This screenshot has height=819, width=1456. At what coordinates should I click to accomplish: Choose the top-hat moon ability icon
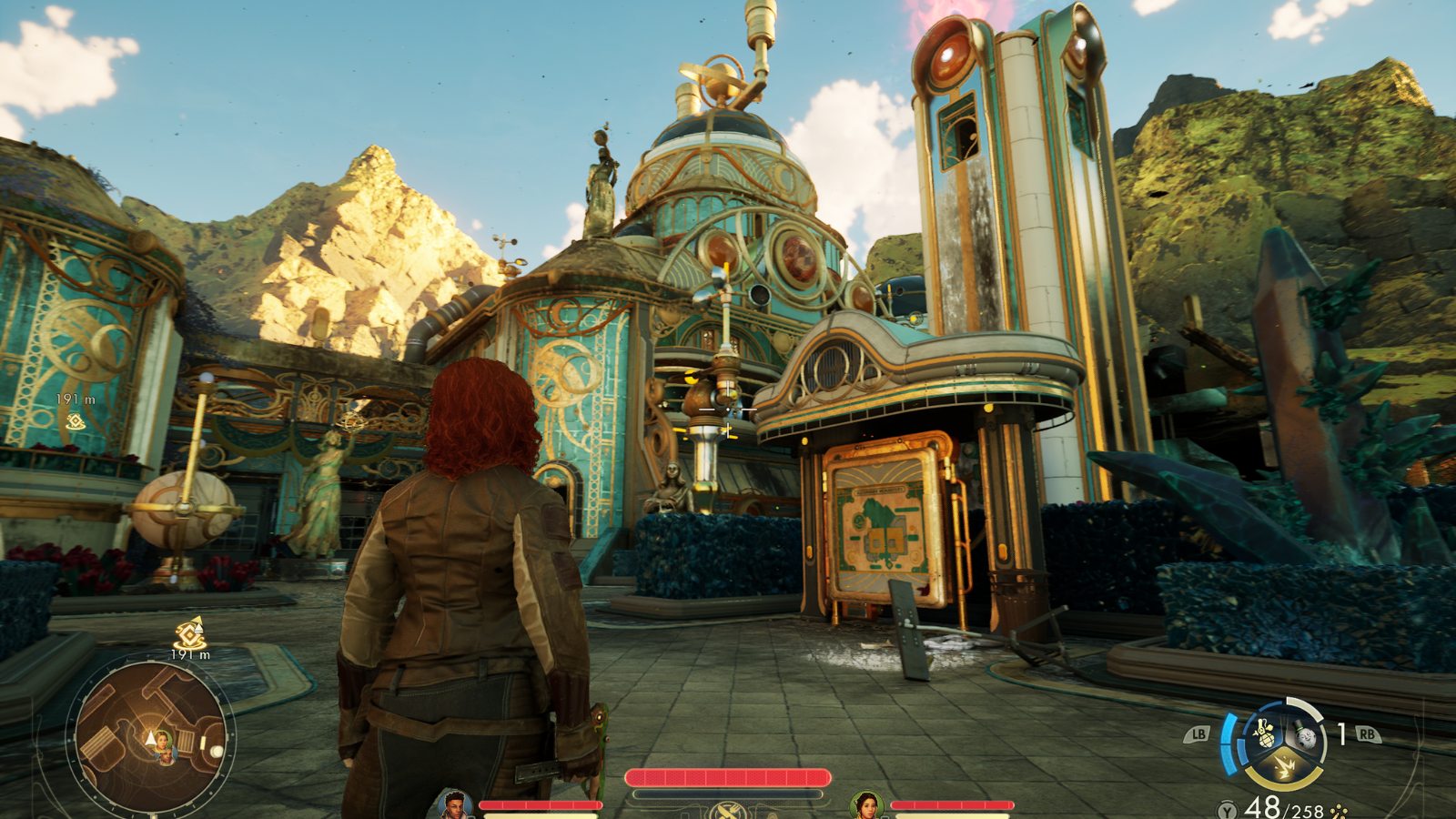(x=1305, y=734)
